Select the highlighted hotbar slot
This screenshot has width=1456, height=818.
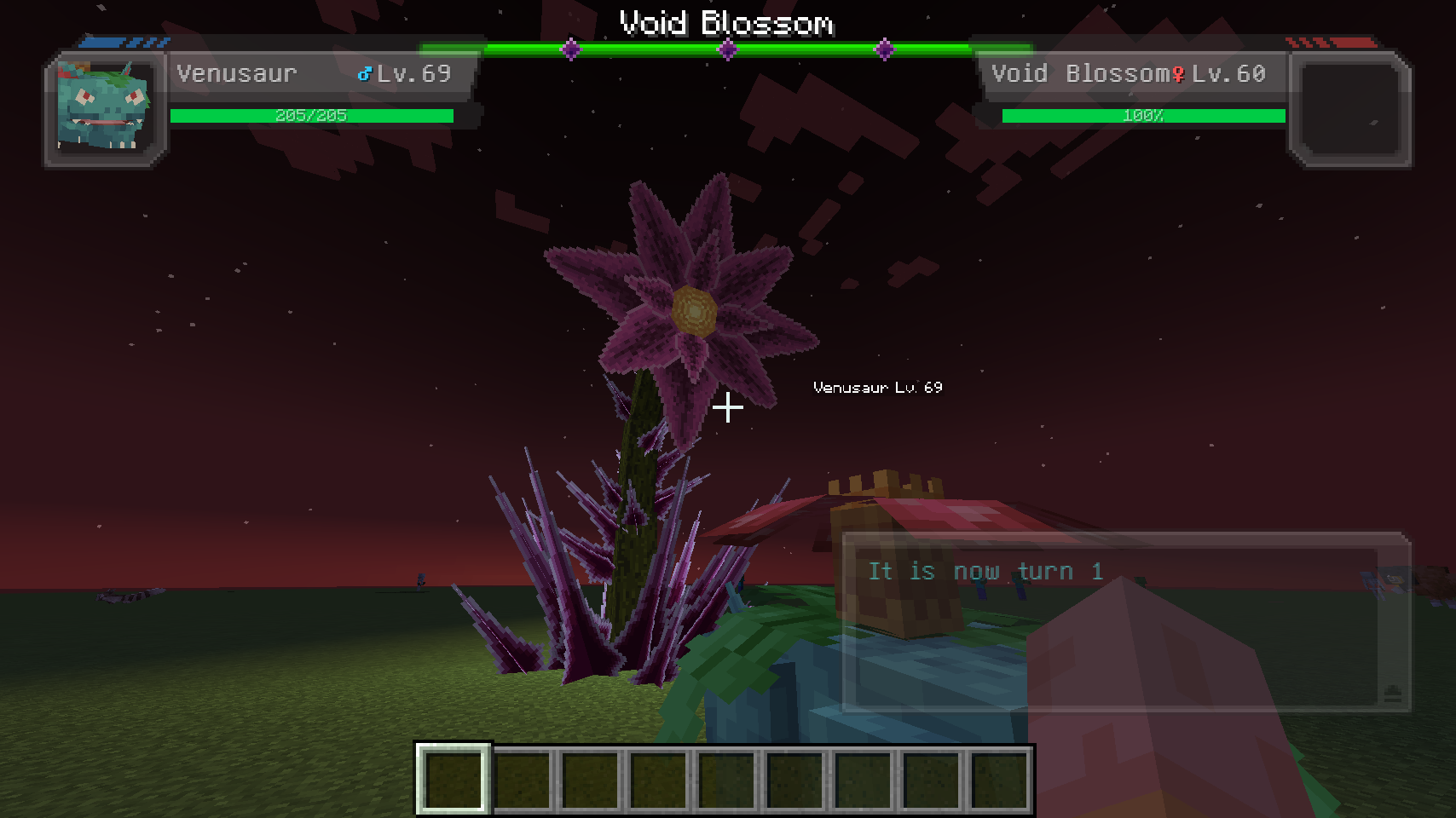point(454,779)
